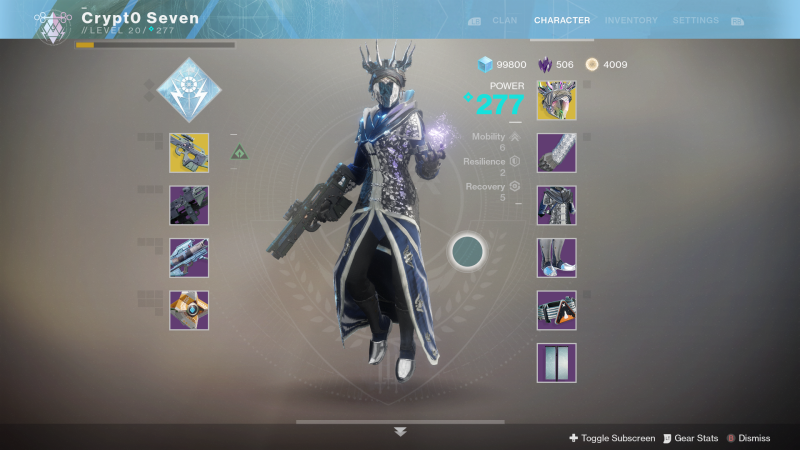Select the exotic spiked helmet slot
Viewport: 800px width, 450px height.
click(x=557, y=101)
